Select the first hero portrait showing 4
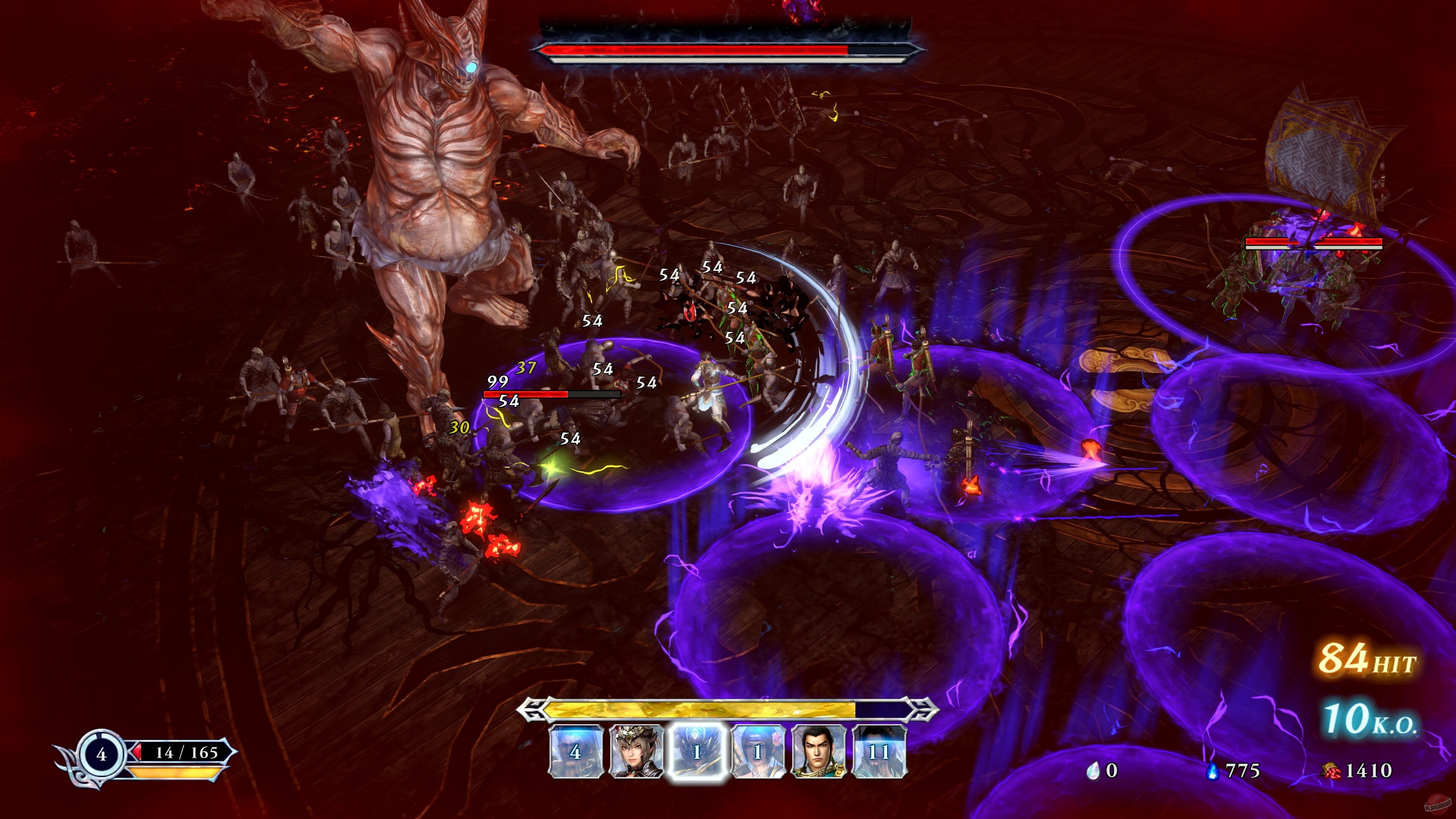The height and width of the screenshot is (819, 1456). click(x=576, y=754)
